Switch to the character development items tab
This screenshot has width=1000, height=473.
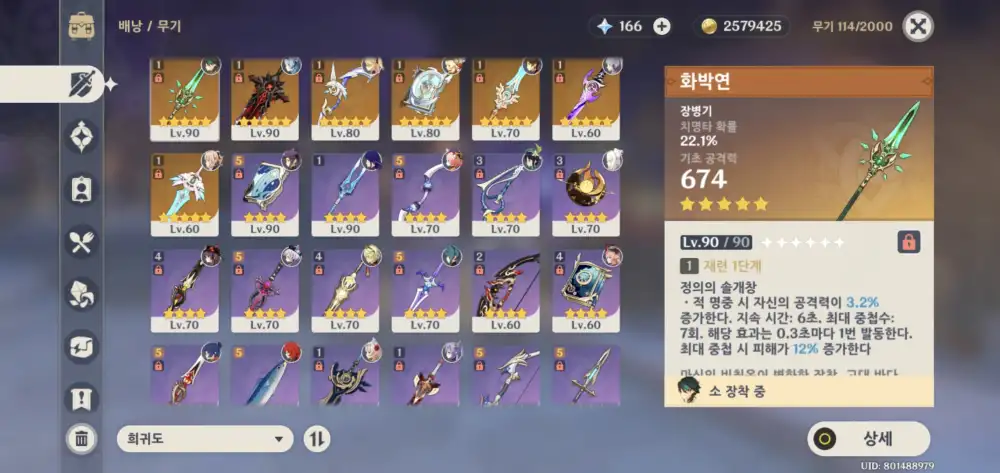pos(81,188)
